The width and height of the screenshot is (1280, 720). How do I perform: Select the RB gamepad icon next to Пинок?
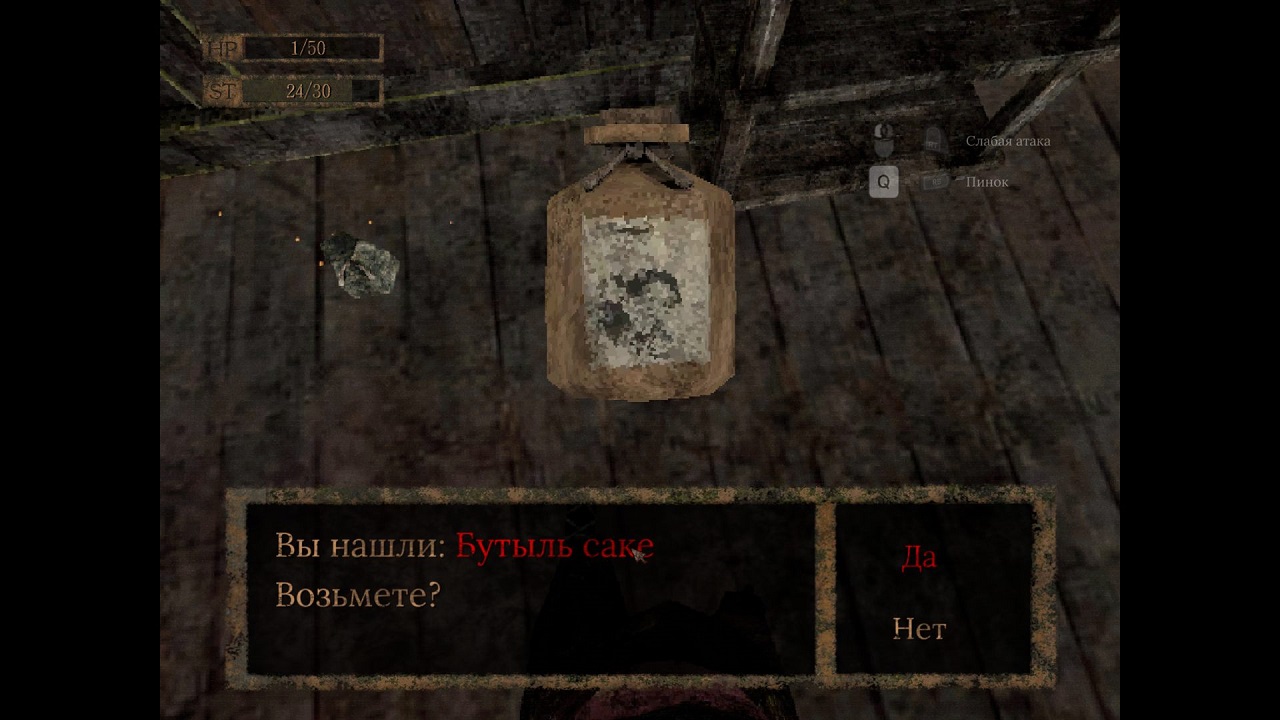(x=935, y=181)
